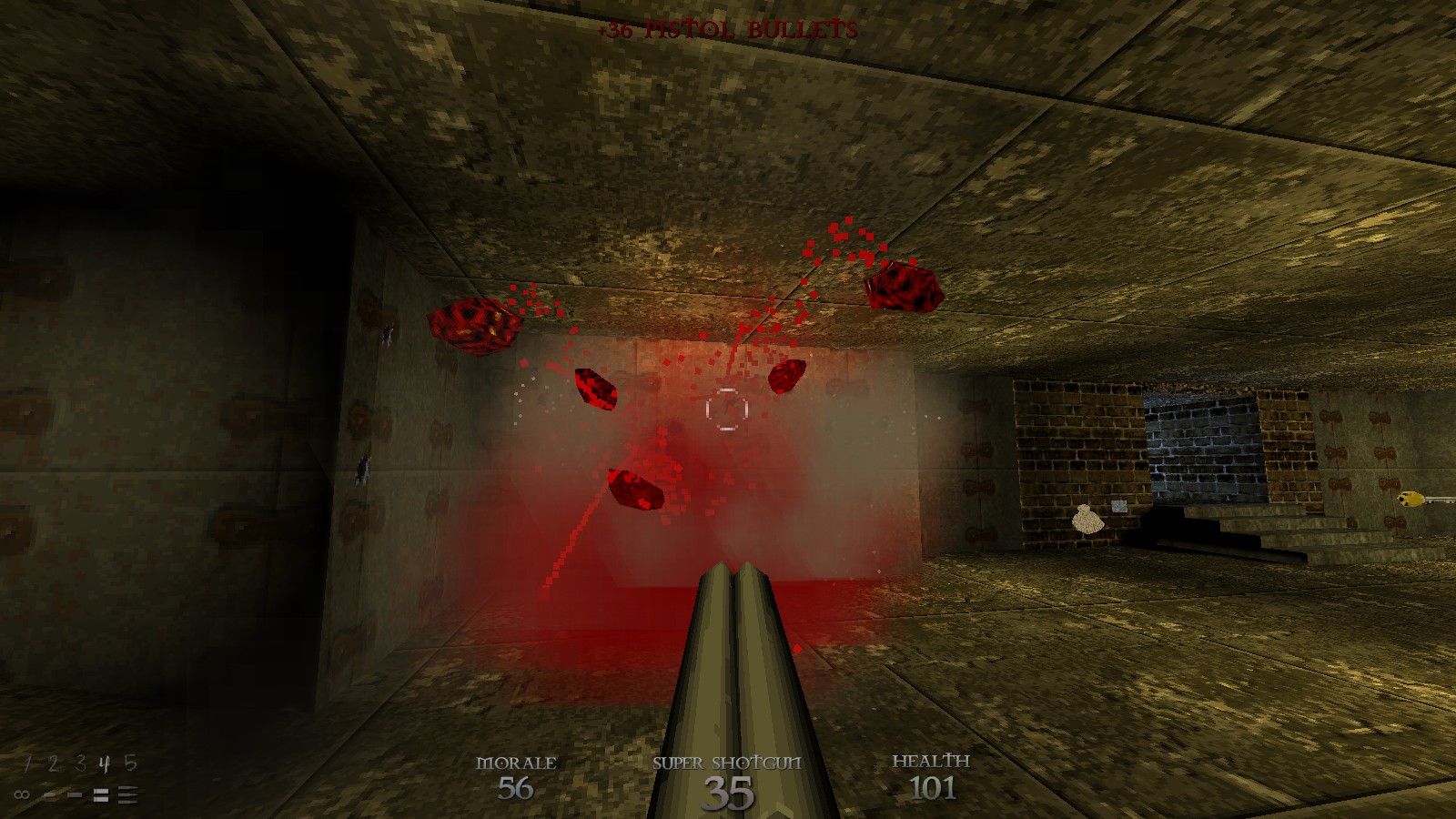1456x819 pixels.
Task: Select weapon slot 2 in the HUD
Action: pos(53,763)
